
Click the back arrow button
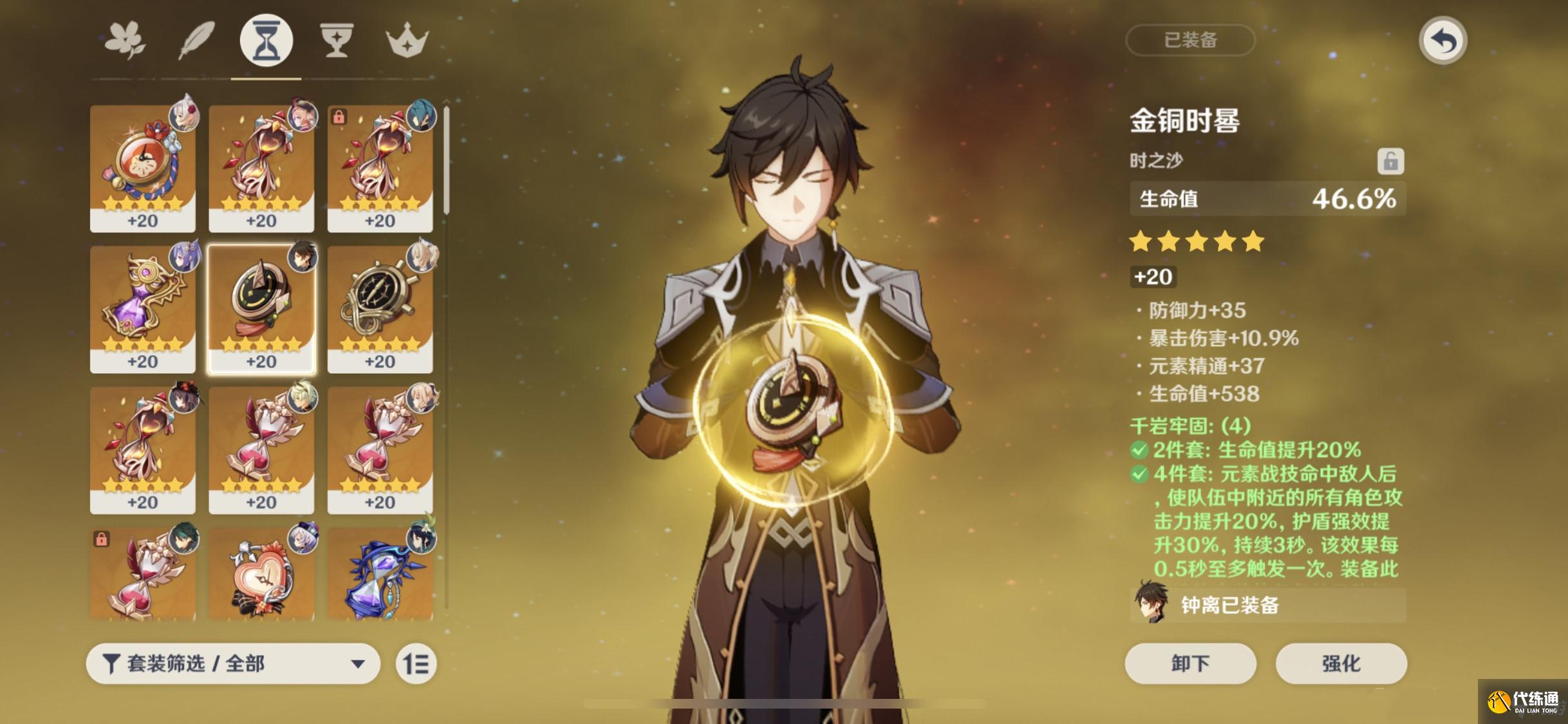tap(1442, 41)
